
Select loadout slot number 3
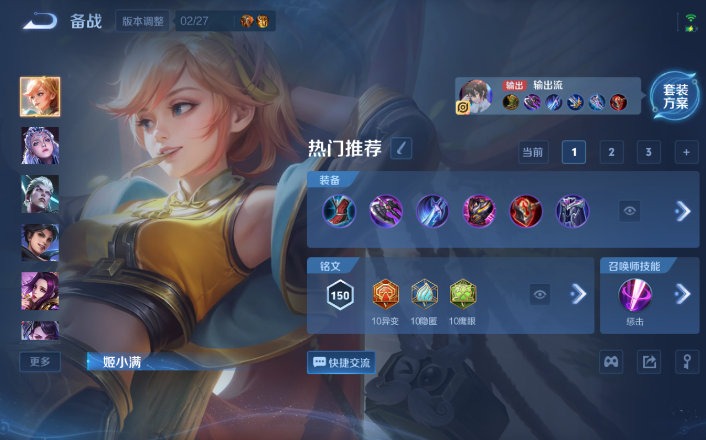[648, 152]
